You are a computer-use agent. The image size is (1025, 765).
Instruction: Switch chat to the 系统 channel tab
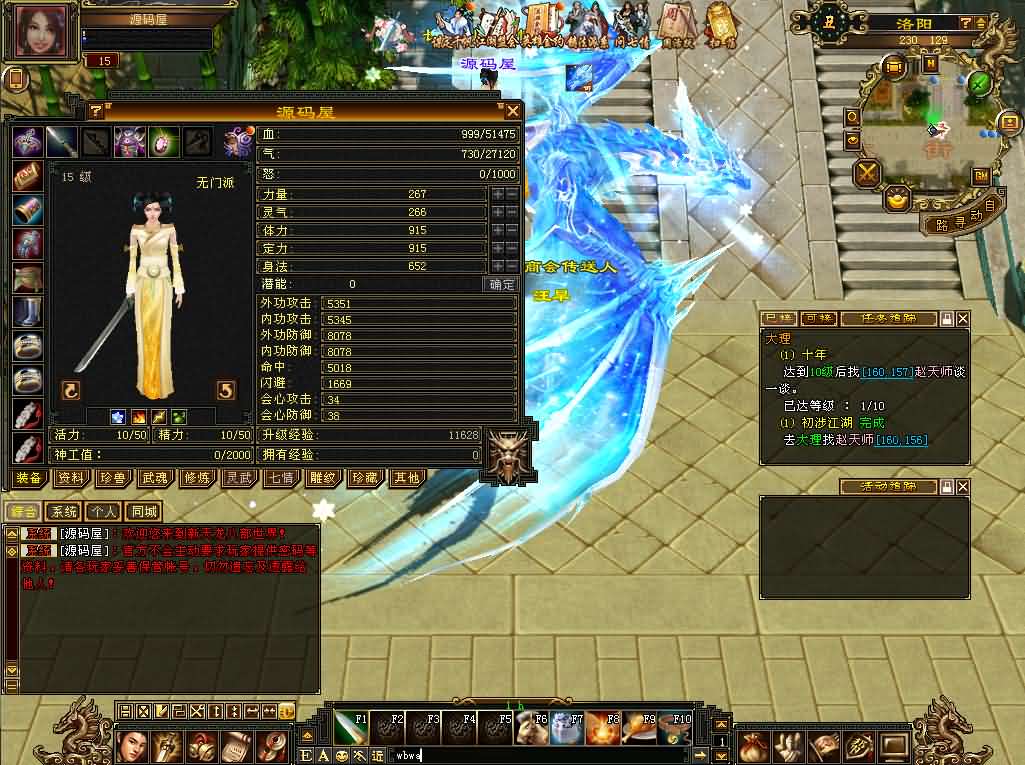point(63,512)
